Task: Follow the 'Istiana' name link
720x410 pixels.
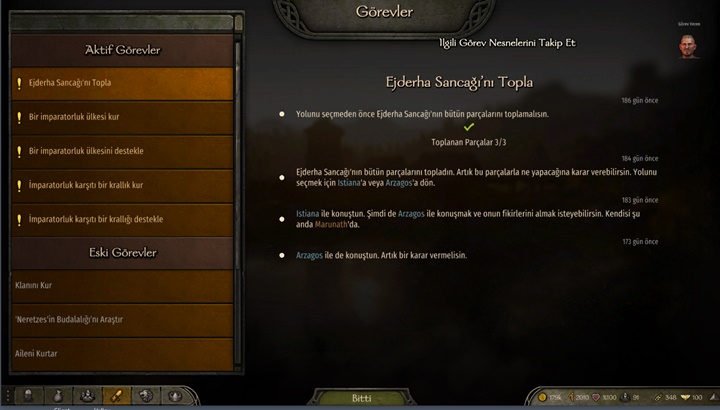Action: pos(308,213)
